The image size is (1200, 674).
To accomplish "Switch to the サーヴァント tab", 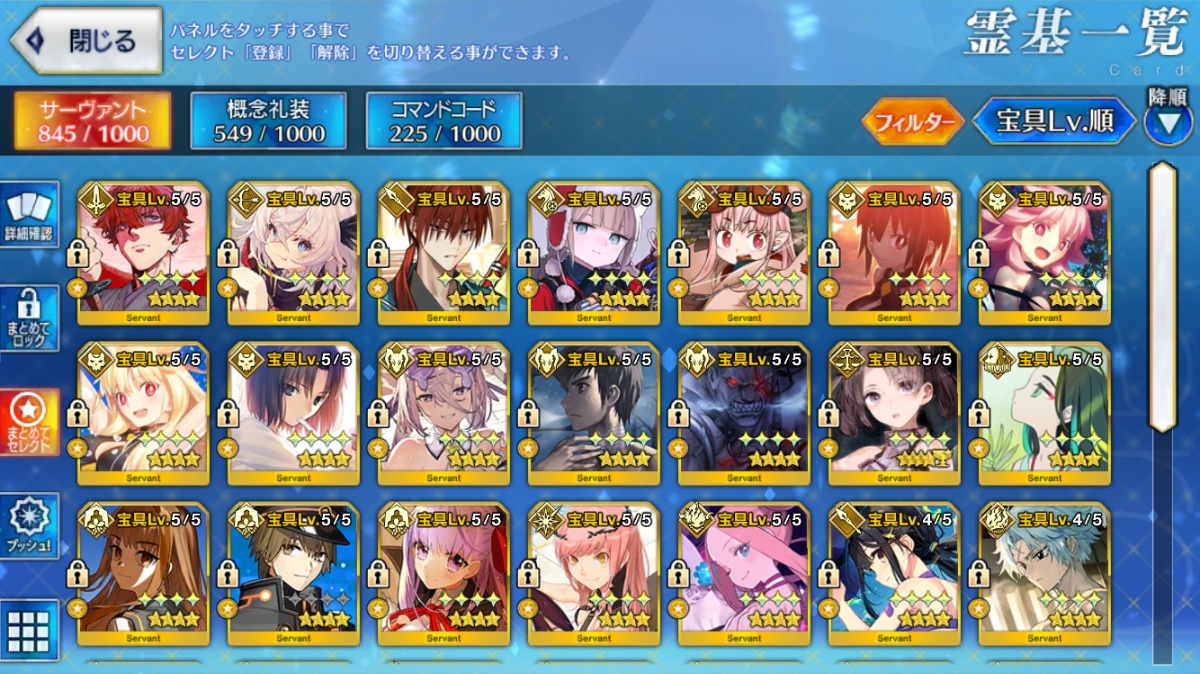I will [x=92, y=122].
